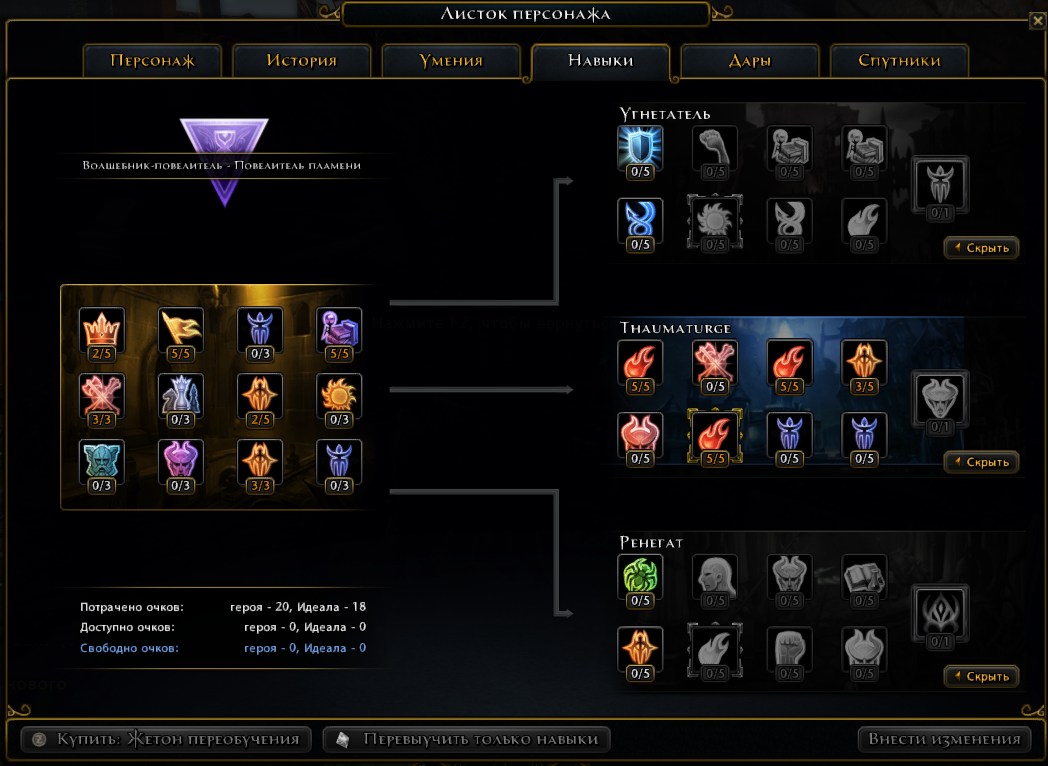The height and width of the screenshot is (766, 1048).
Task: Hide the Ренегат feat tree
Action: (x=981, y=677)
